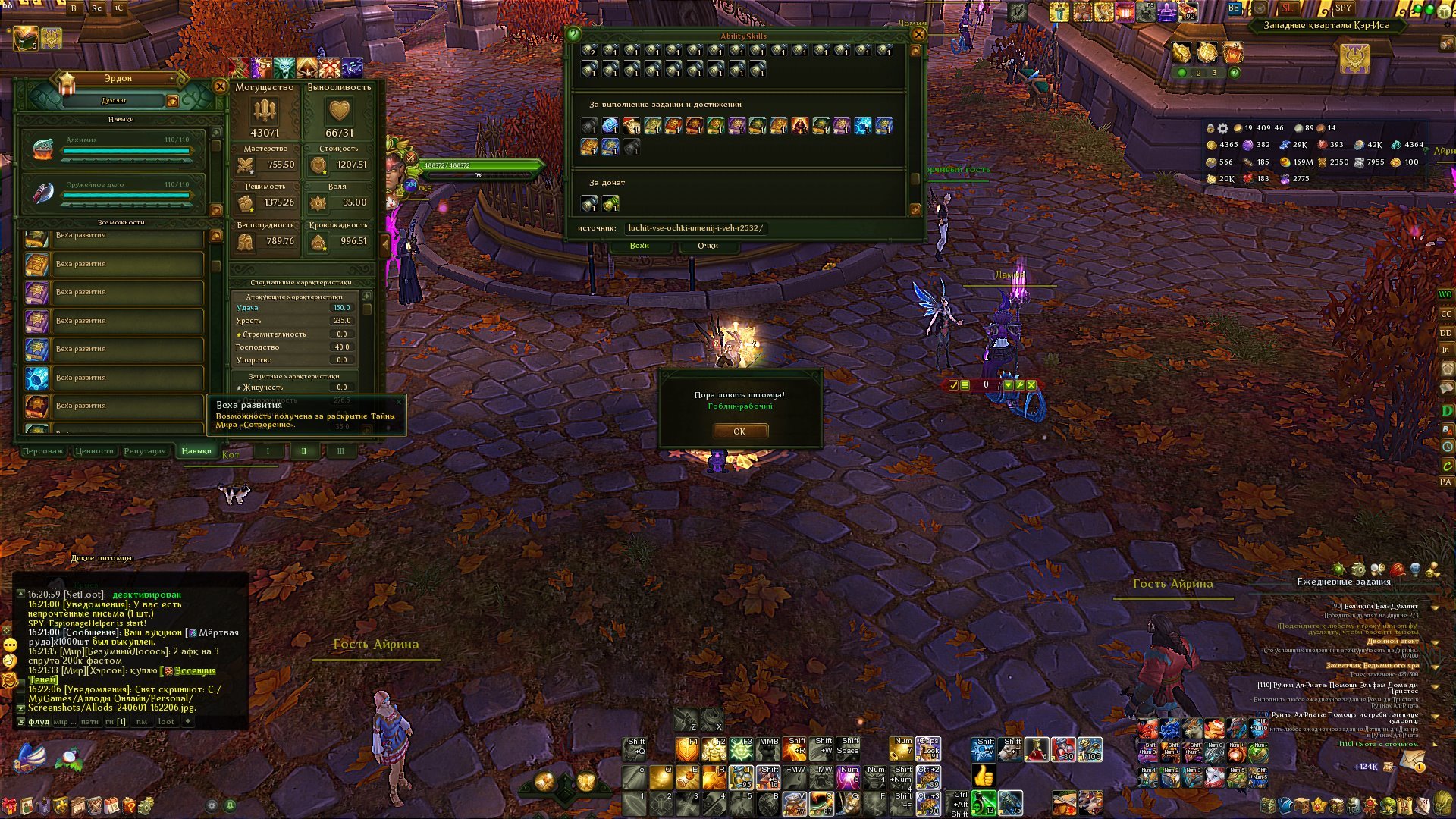Switch to the Вехи tab
This screenshot has width=1456, height=819.
pos(639,246)
